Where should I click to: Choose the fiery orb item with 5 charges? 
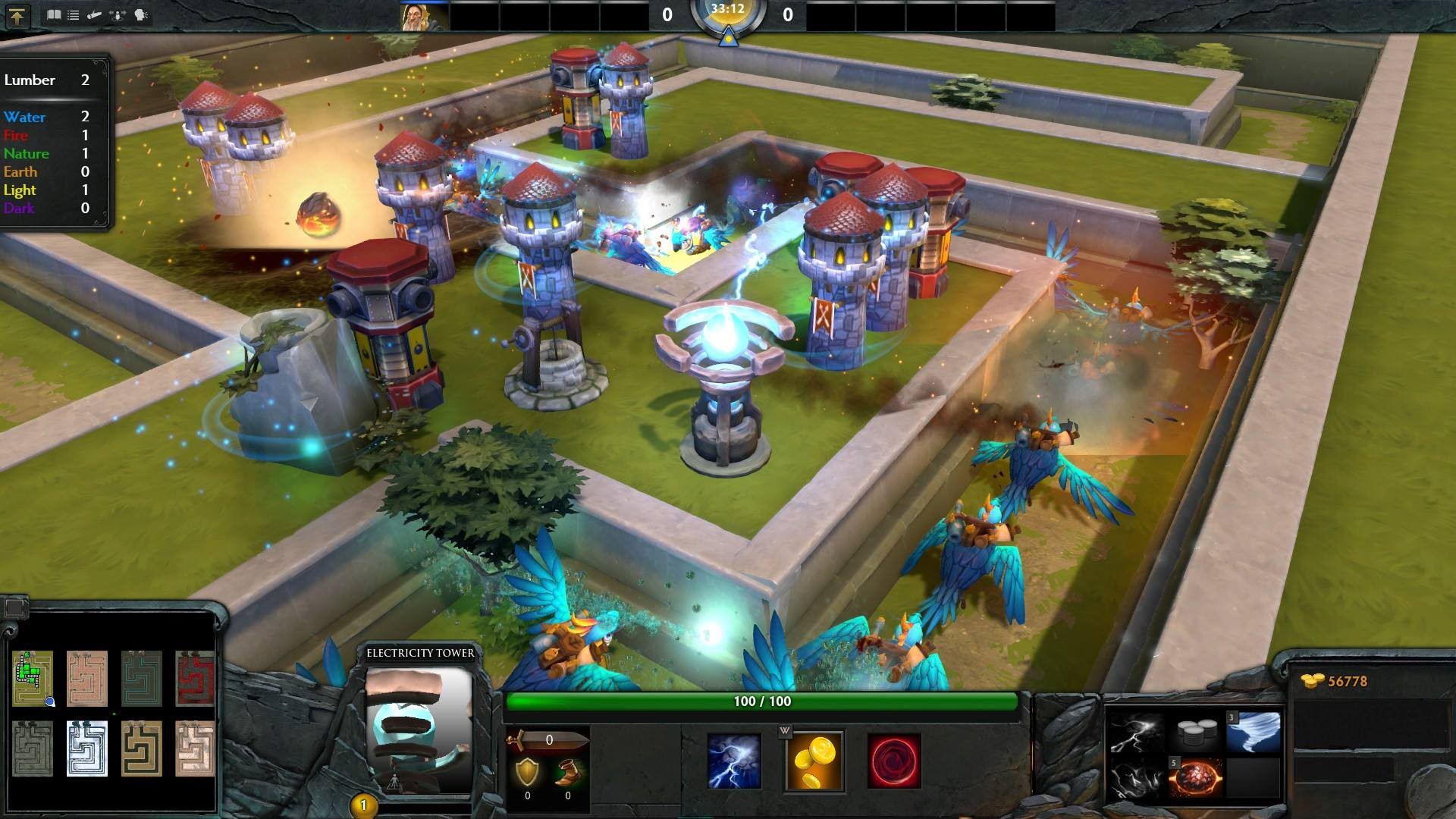1196,778
